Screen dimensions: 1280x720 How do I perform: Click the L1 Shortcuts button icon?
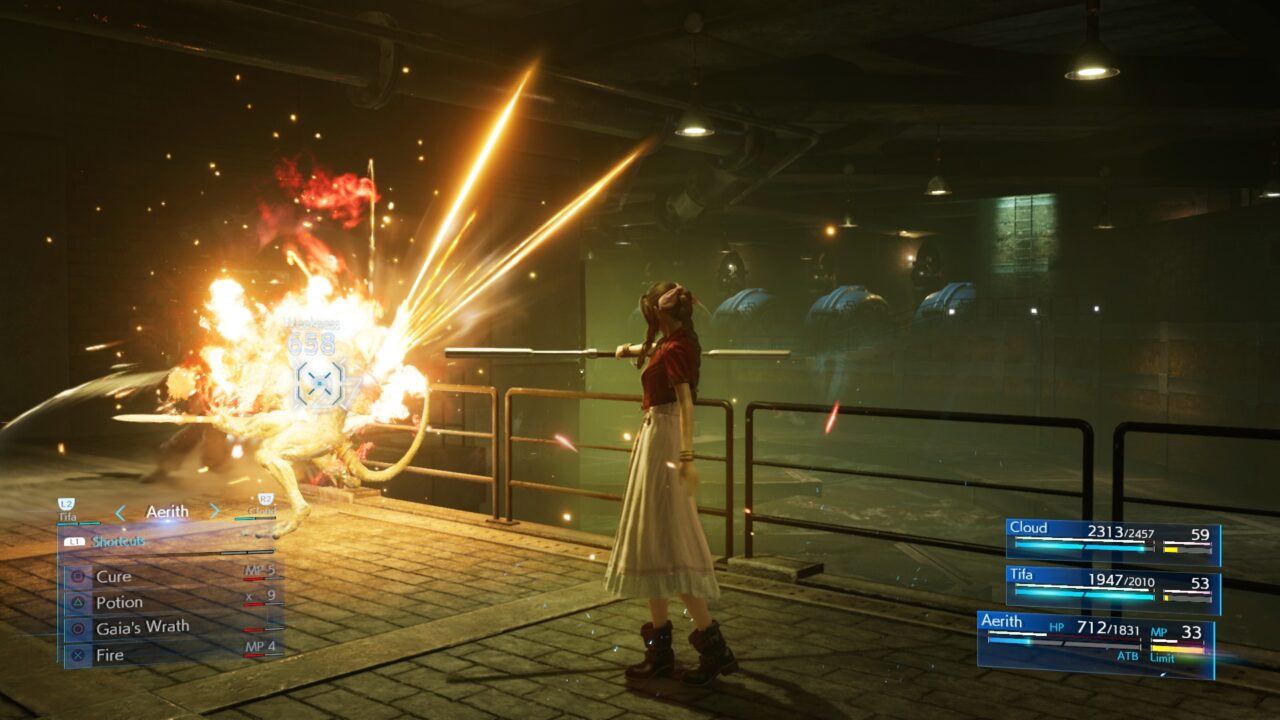tap(74, 540)
